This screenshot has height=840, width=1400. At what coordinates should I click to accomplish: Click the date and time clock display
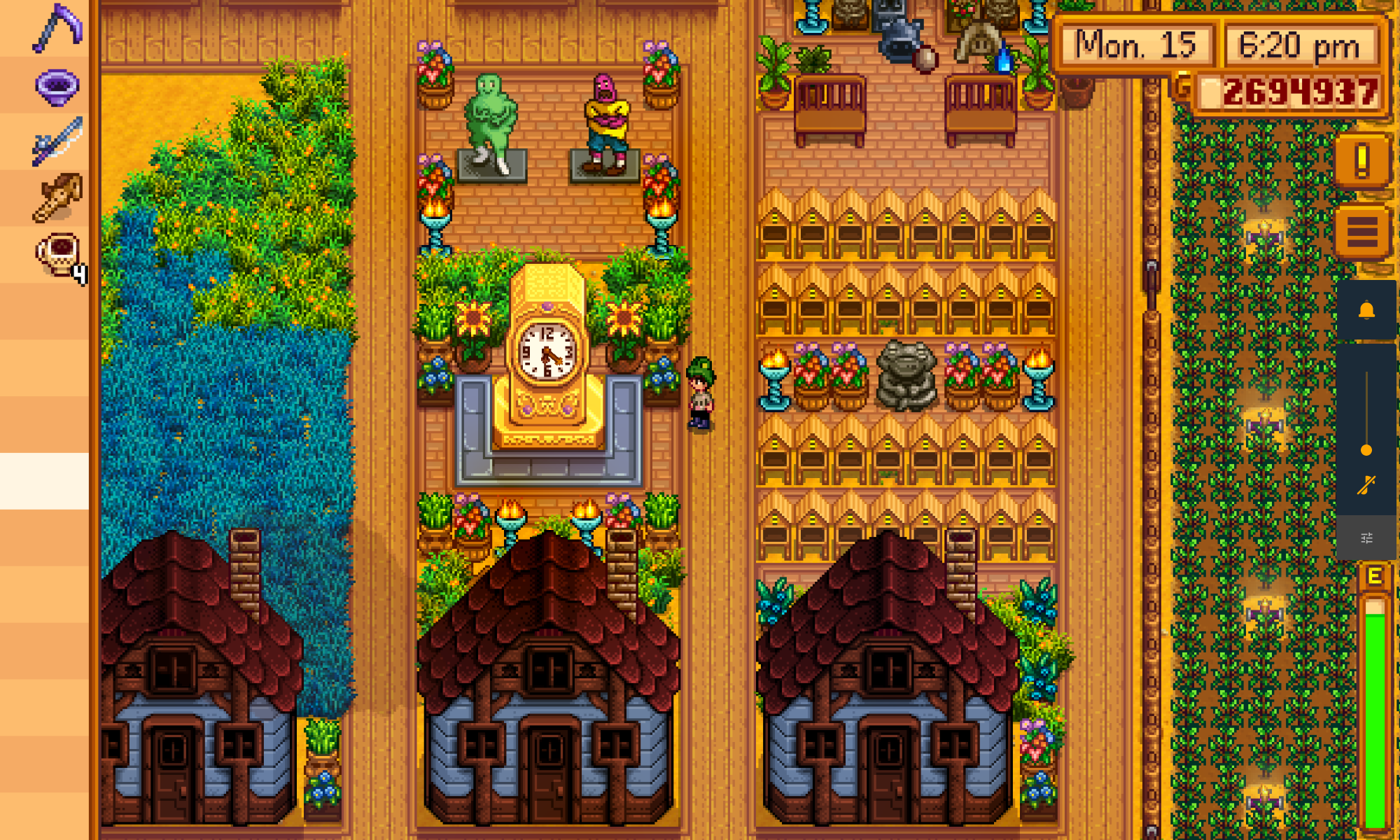click(x=1219, y=46)
